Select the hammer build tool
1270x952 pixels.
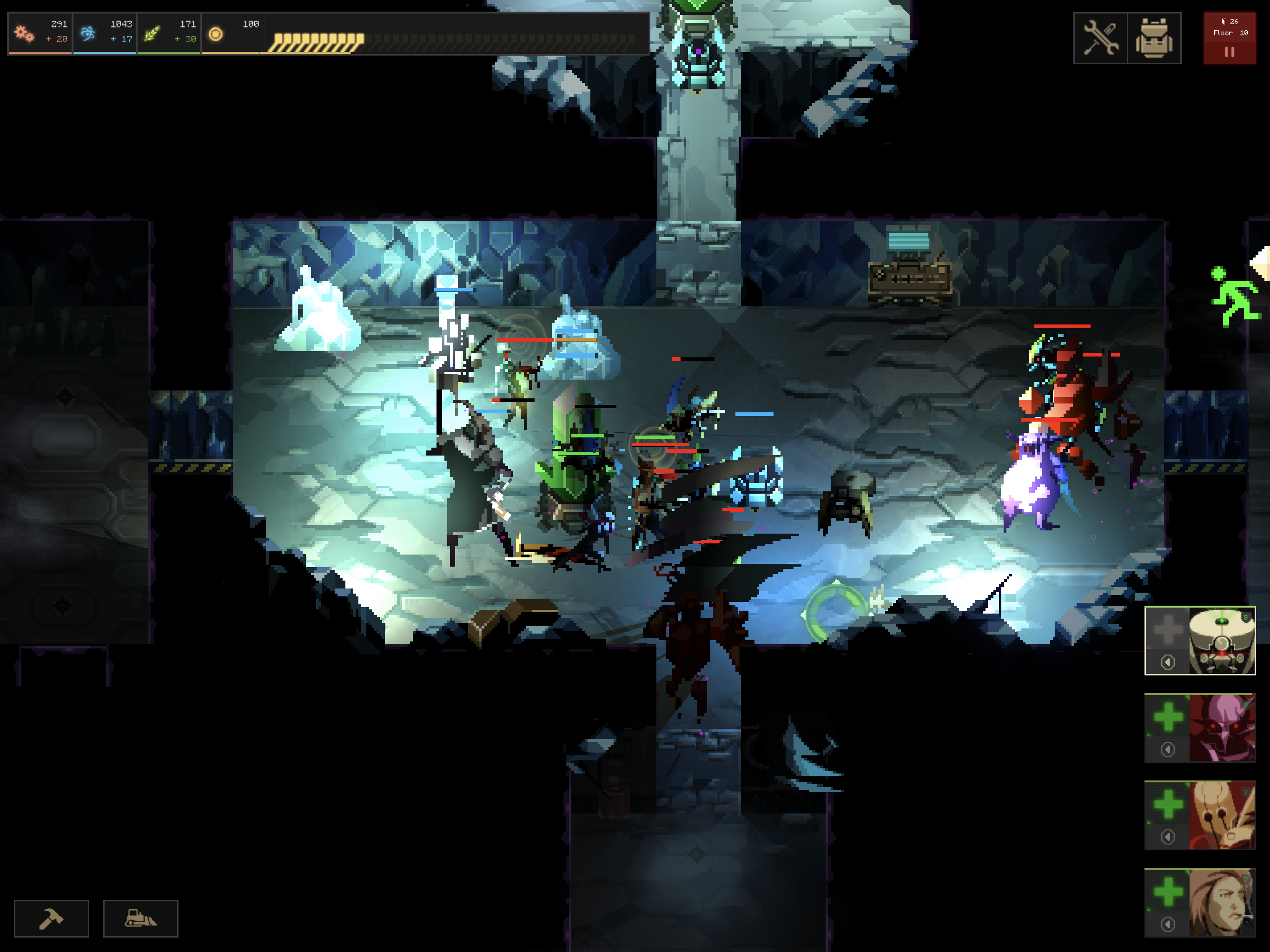tap(51, 919)
